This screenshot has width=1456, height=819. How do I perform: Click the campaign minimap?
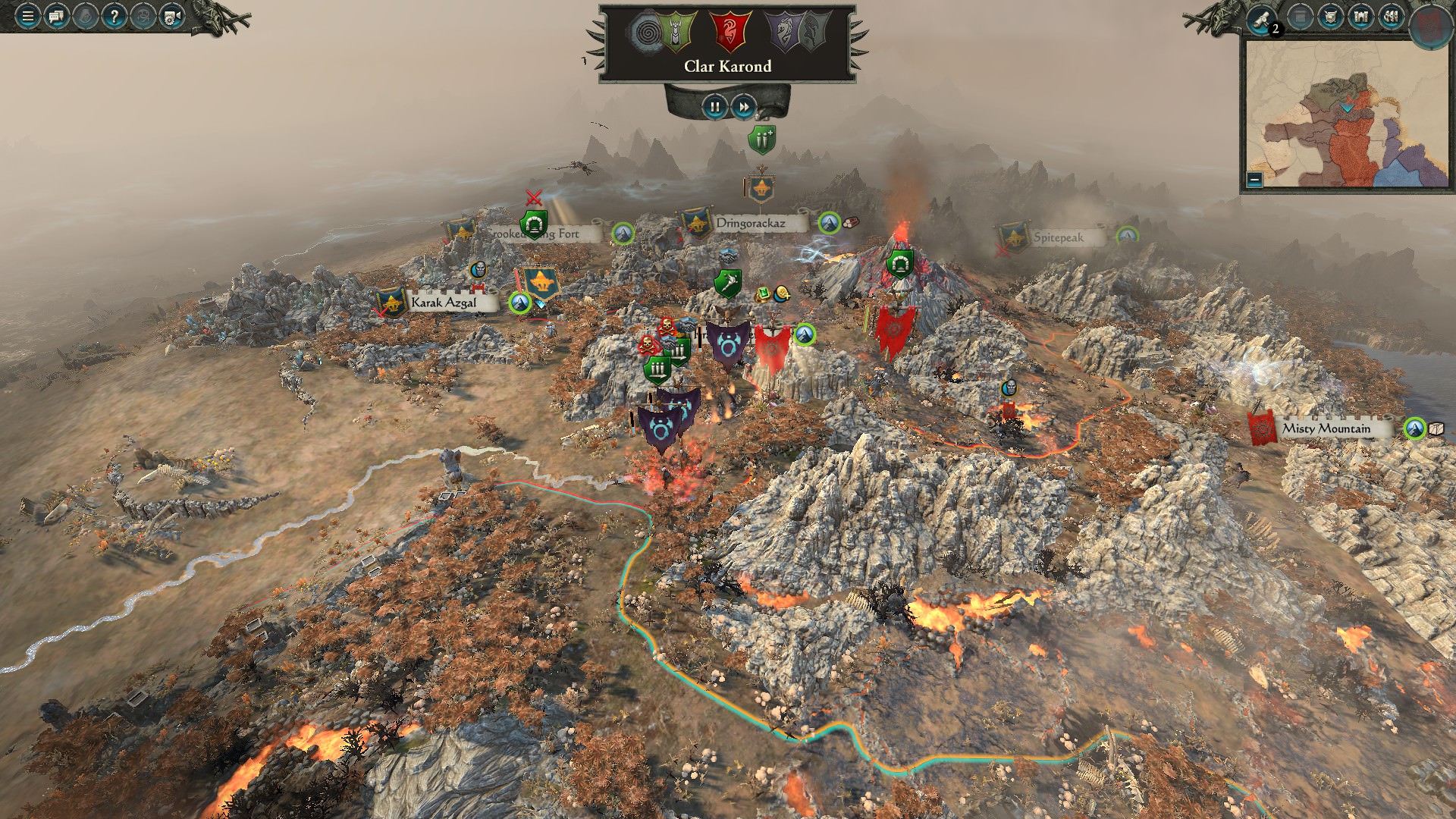tap(1346, 114)
